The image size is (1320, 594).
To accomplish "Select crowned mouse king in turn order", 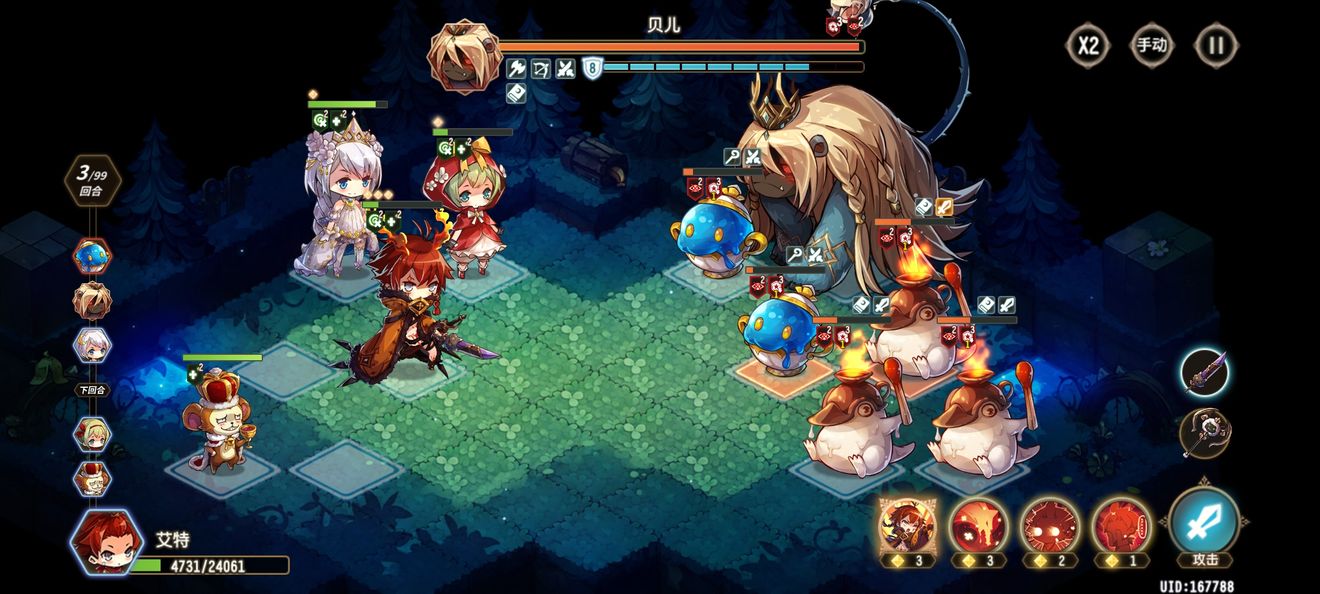I will tap(93, 478).
